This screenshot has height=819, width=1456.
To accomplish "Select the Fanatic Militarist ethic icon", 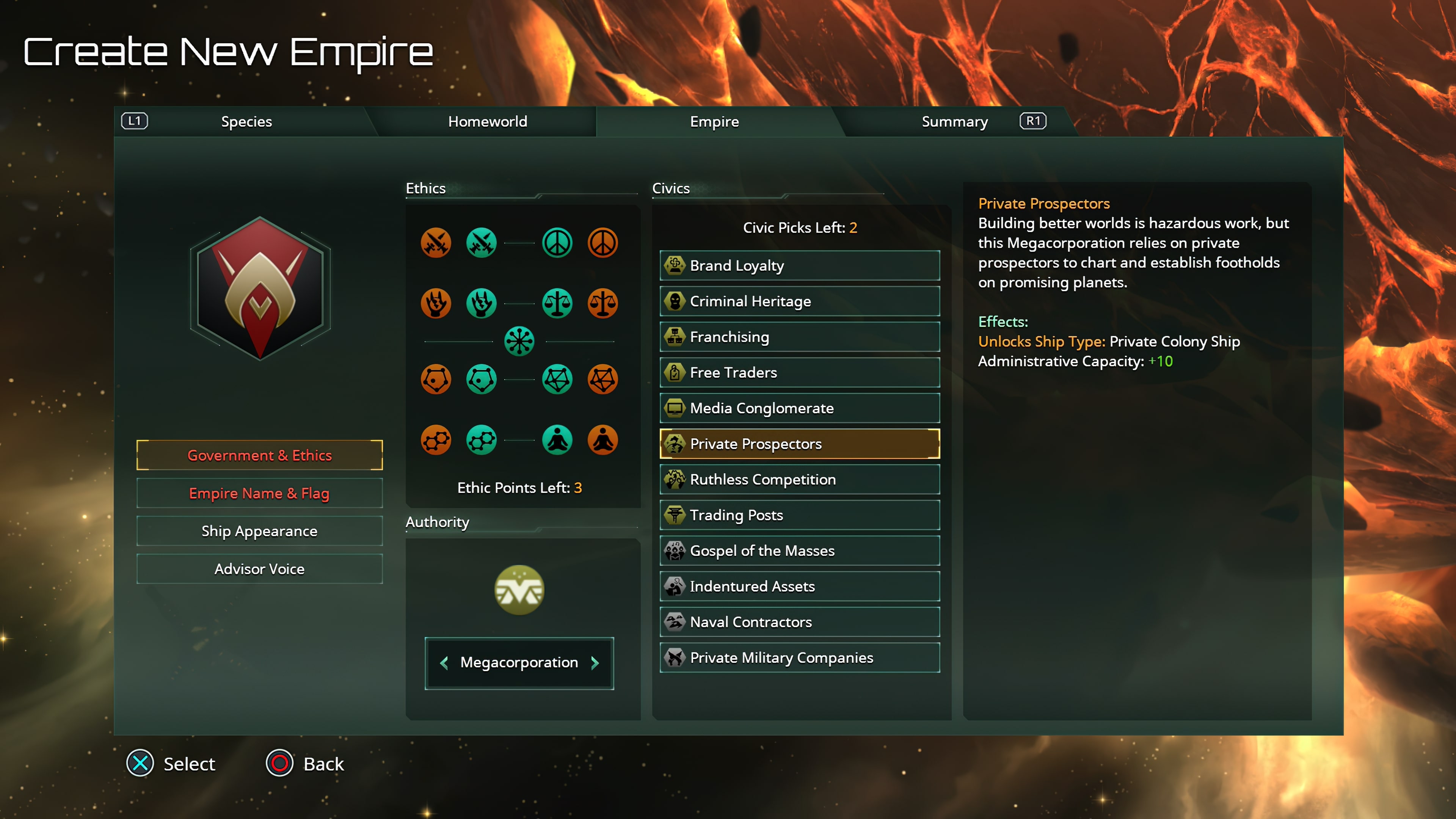I will pos(436,243).
